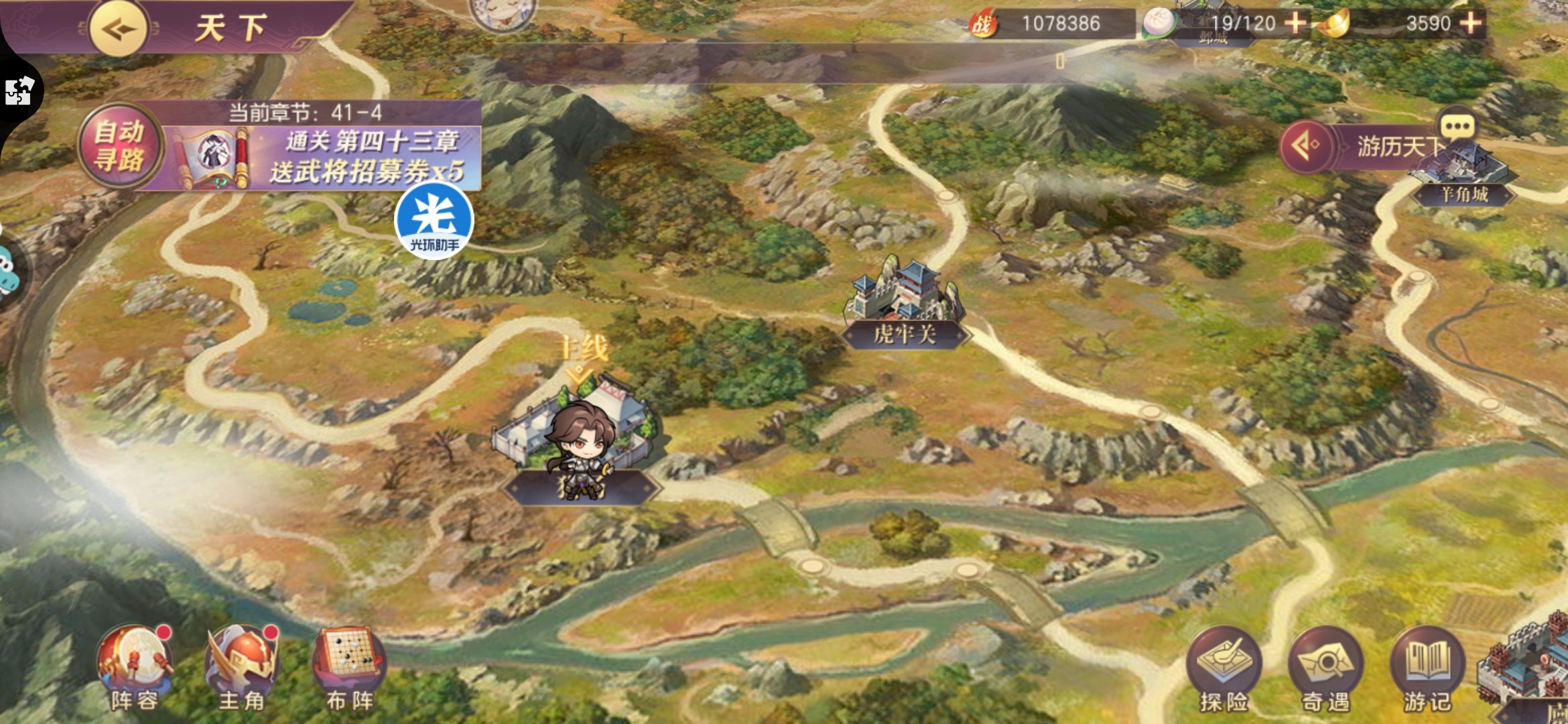Buy gold ingots with the plus button
The height and width of the screenshot is (724, 1568).
[1470, 23]
